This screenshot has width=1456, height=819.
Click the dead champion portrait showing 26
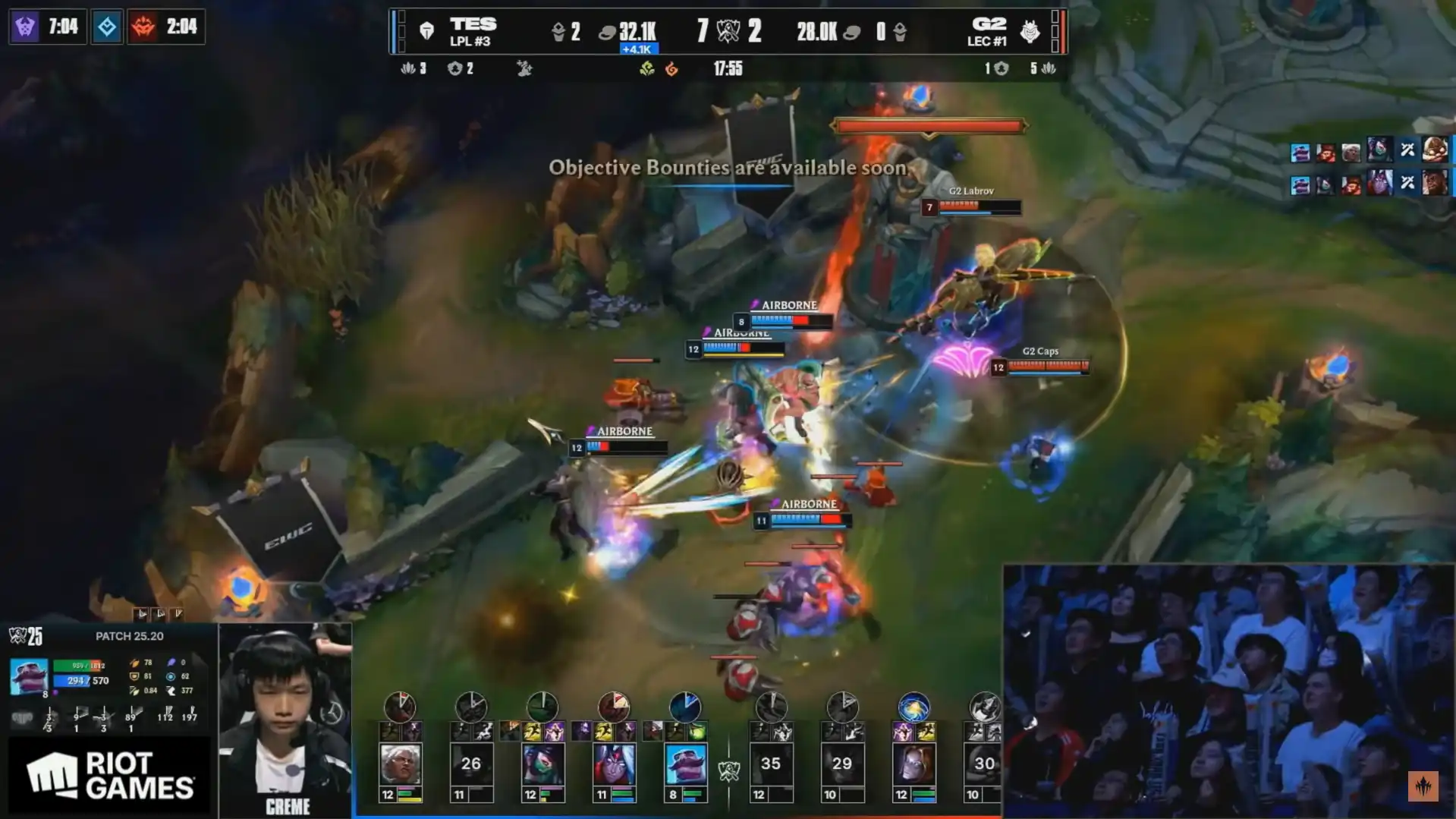coord(471,764)
